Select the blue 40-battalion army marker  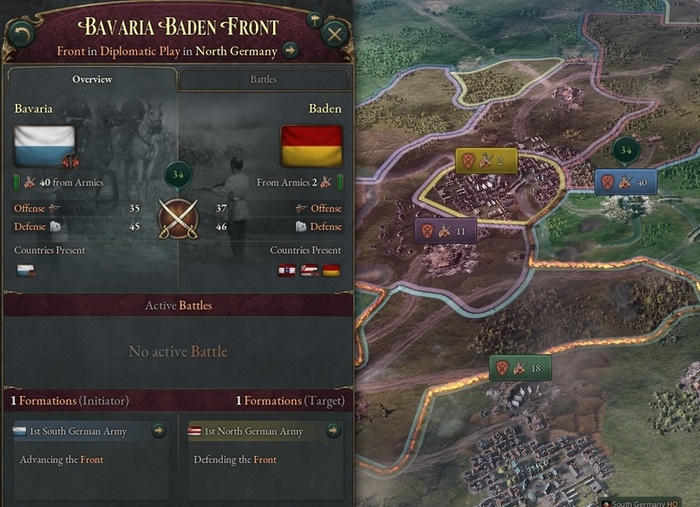(x=626, y=182)
